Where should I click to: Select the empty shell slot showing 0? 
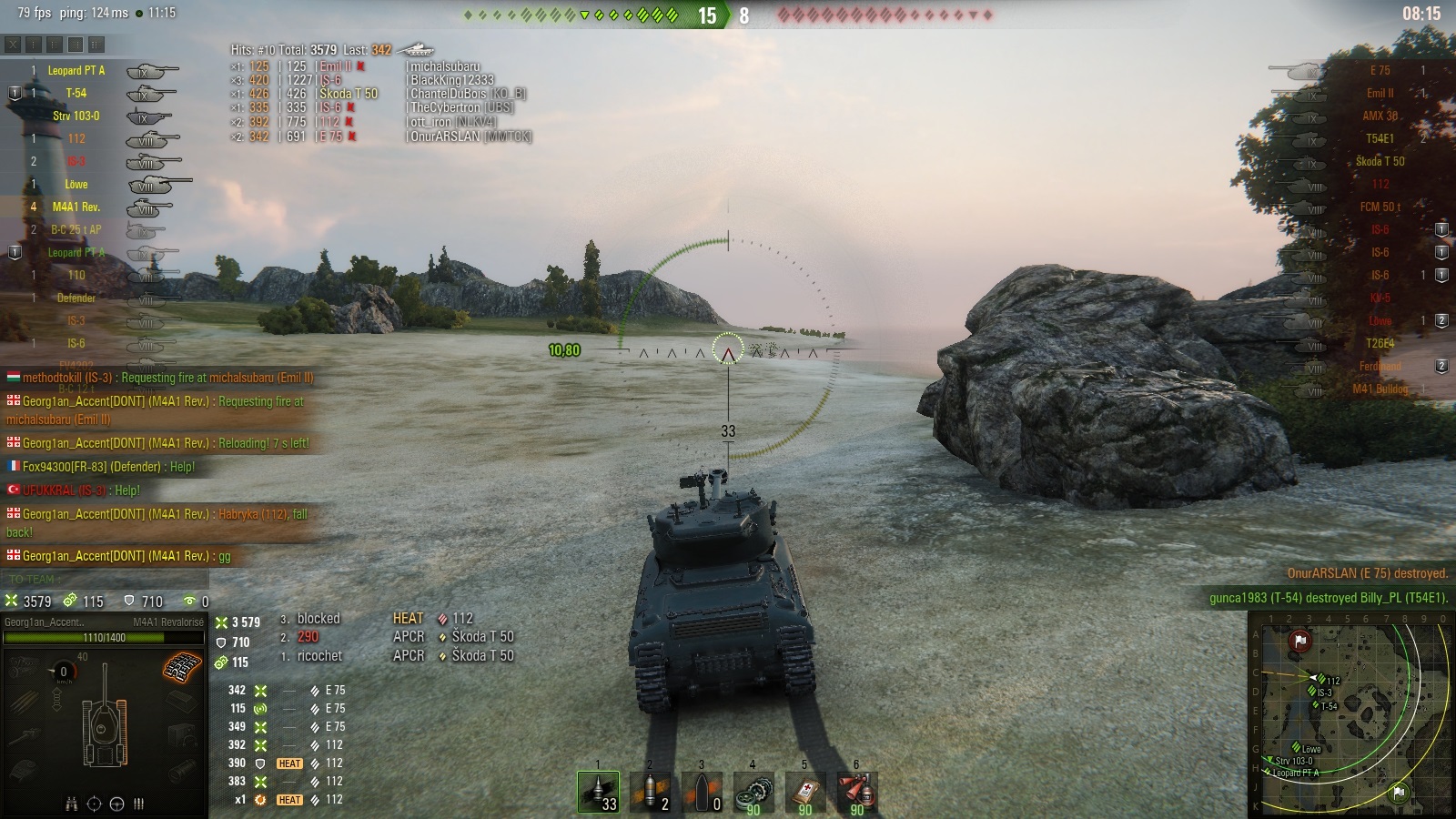[x=703, y=792]
